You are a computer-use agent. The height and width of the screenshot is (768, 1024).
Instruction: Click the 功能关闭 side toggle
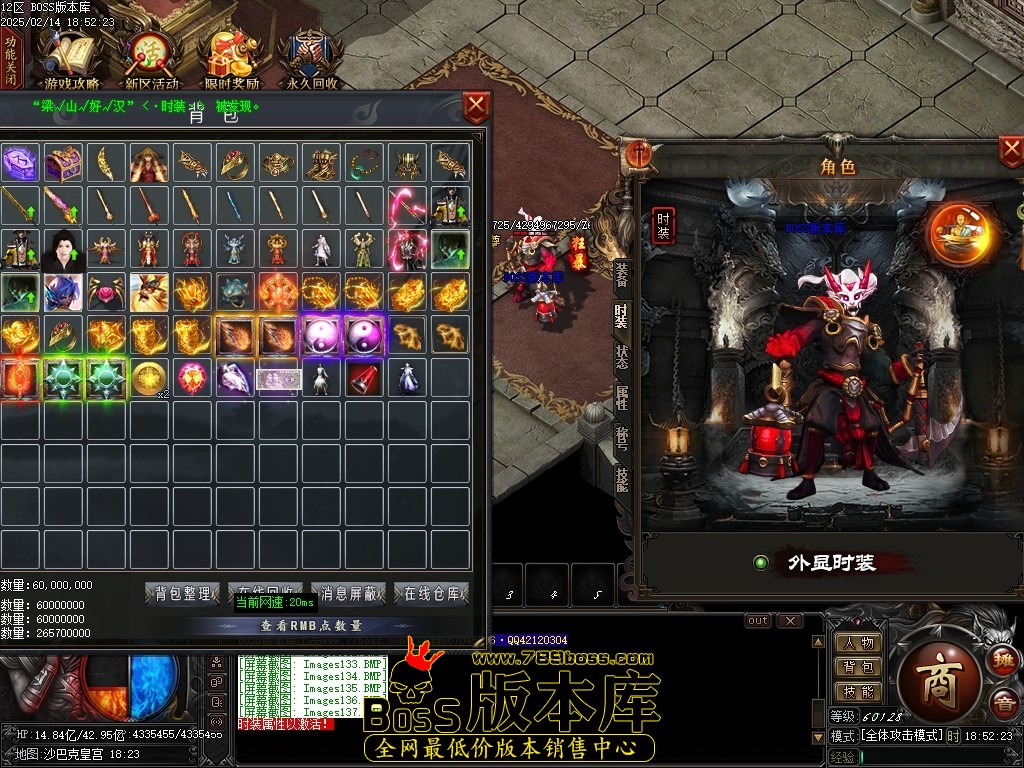11,60
